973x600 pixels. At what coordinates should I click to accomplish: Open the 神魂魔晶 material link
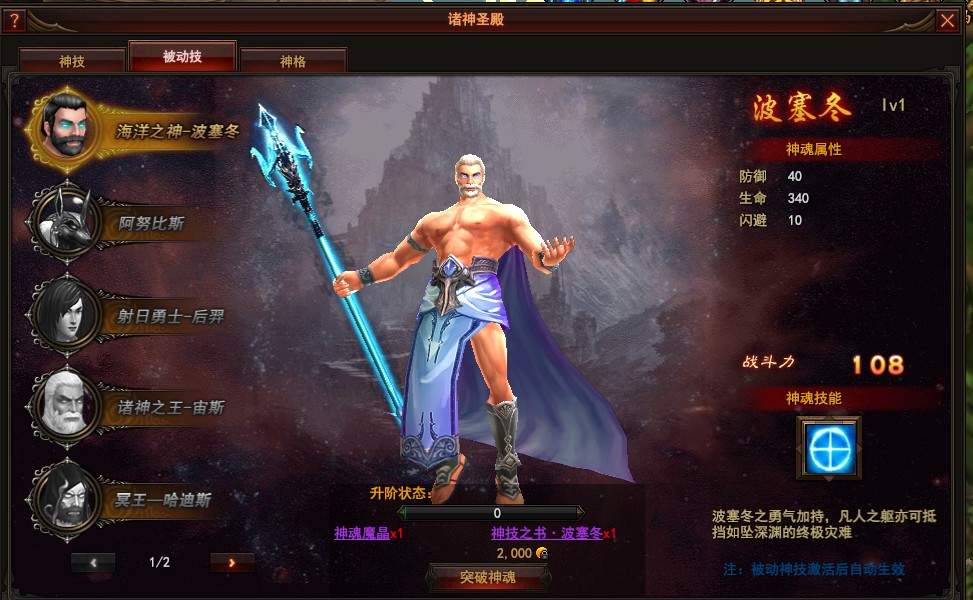click(x=362, y=534)
